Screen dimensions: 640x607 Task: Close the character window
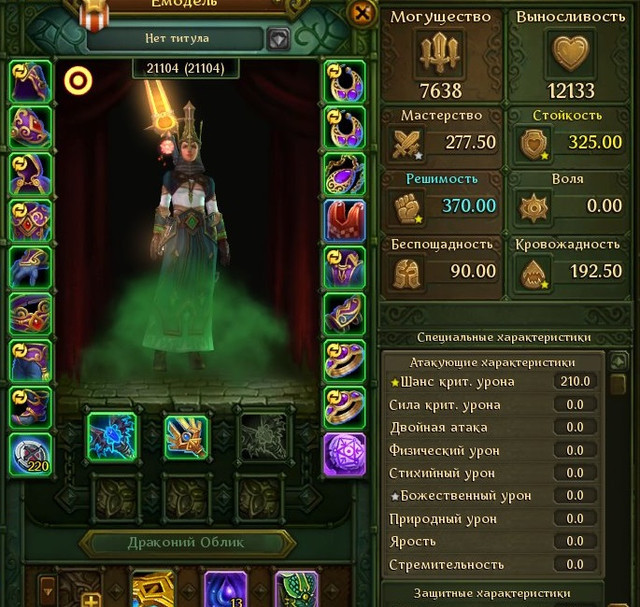(361, 12)
